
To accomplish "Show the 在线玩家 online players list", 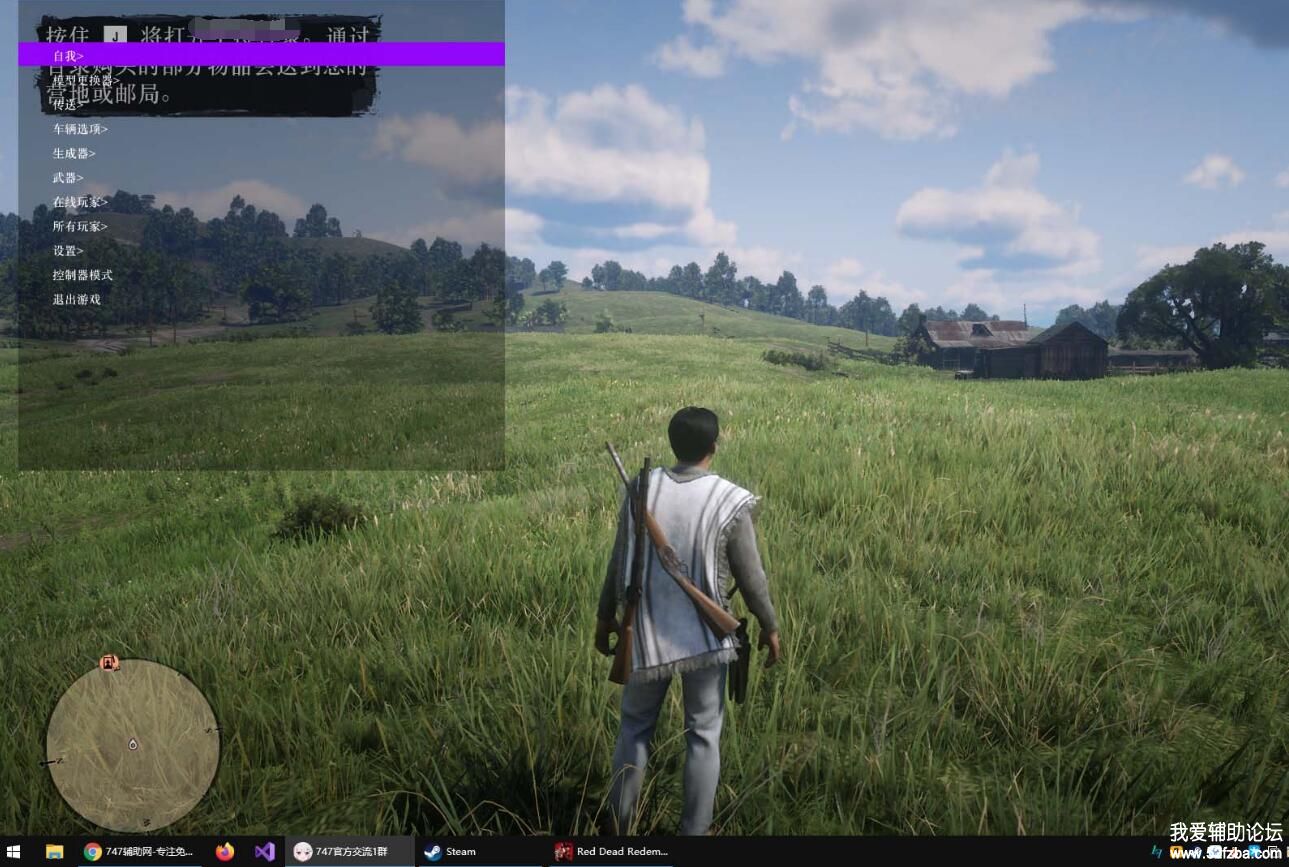I will point(80,202).
